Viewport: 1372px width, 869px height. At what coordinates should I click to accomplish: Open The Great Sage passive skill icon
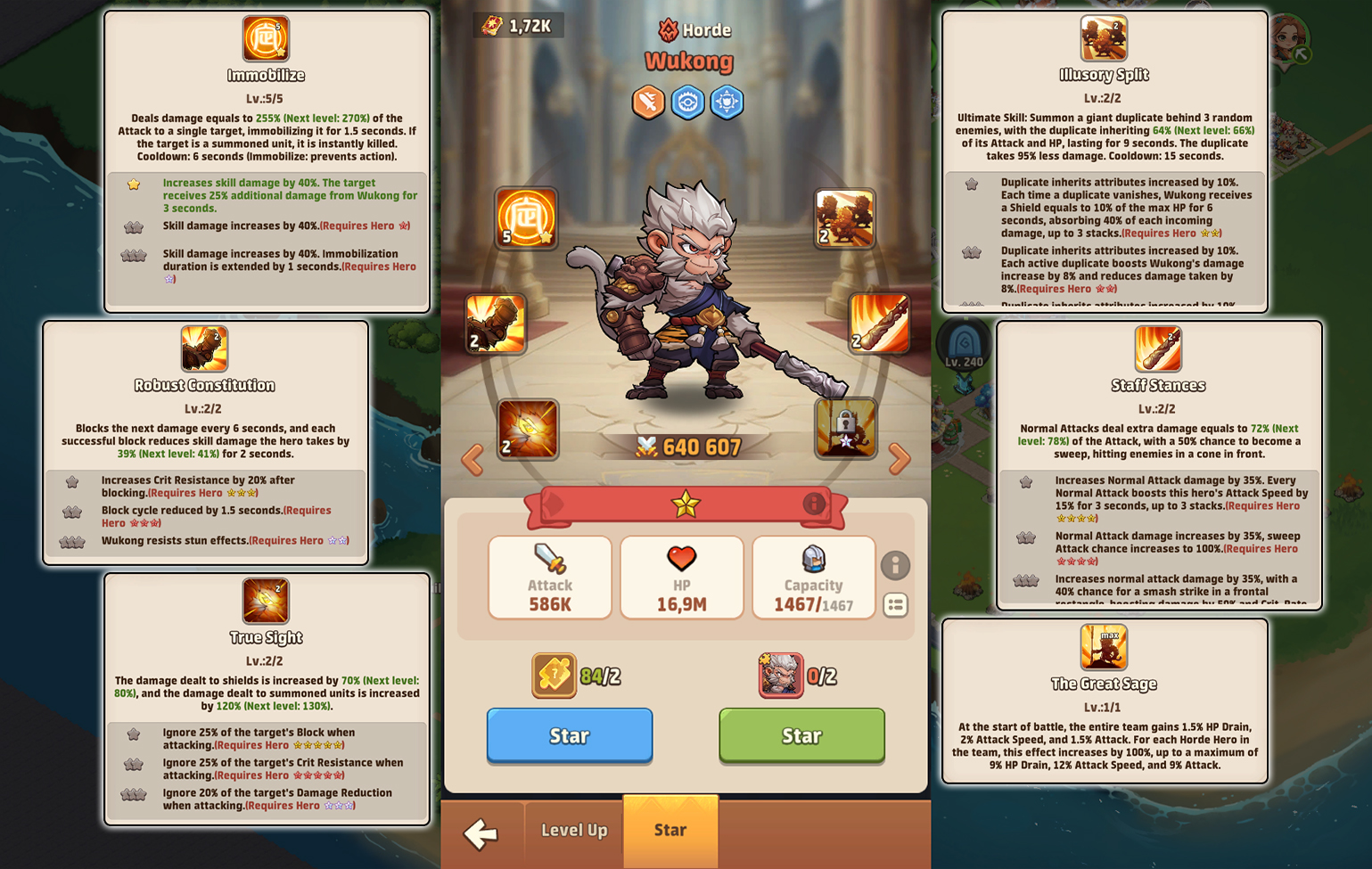click(x=1105, y=647)
